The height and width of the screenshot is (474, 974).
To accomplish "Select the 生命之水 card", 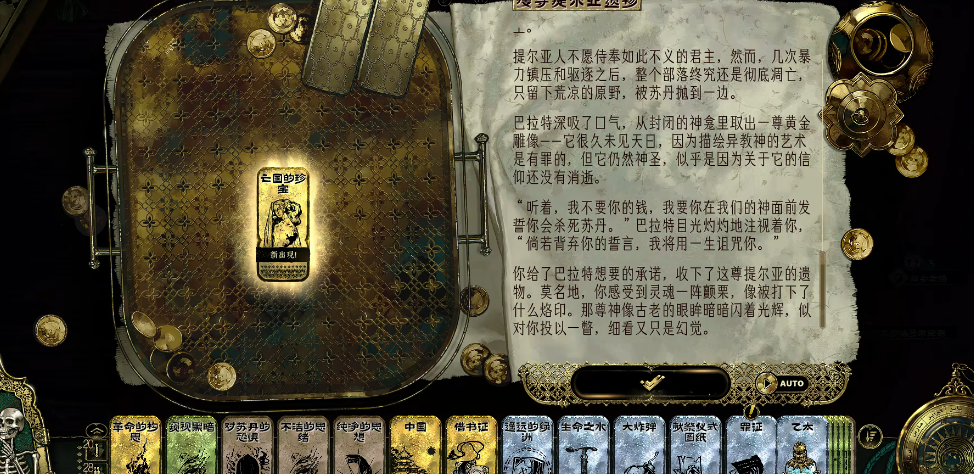I will pos(584,446).
